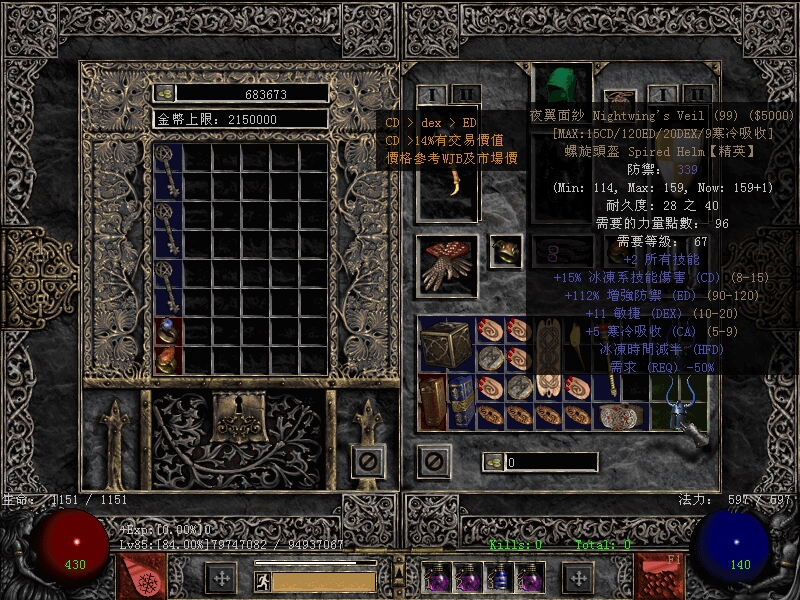Open the left skill selector (snowflake icon)
Image resolution: width=800 pixels, height=600 pixels.
(140, 577)
